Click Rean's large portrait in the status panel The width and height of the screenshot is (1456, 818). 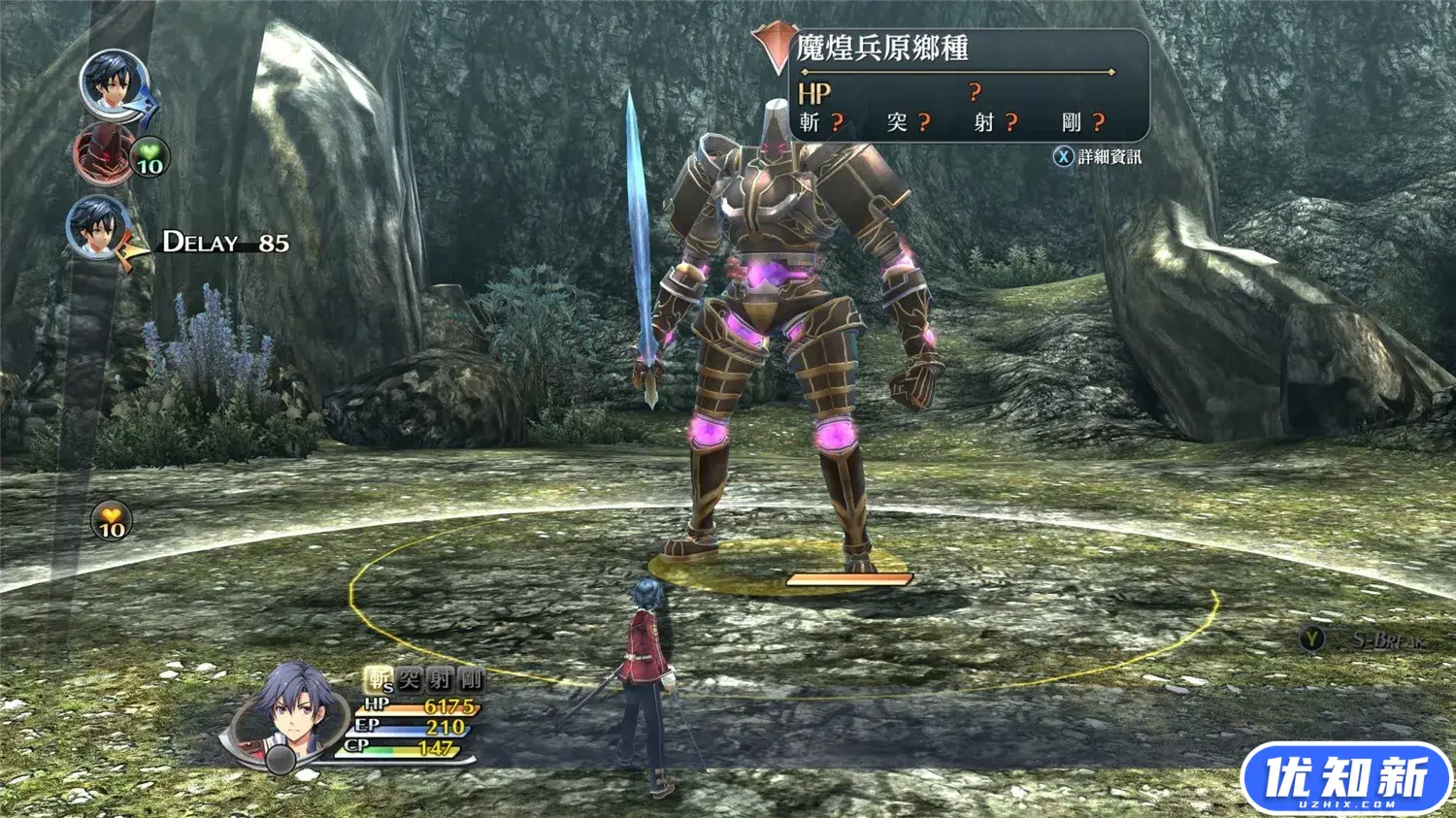289,711
